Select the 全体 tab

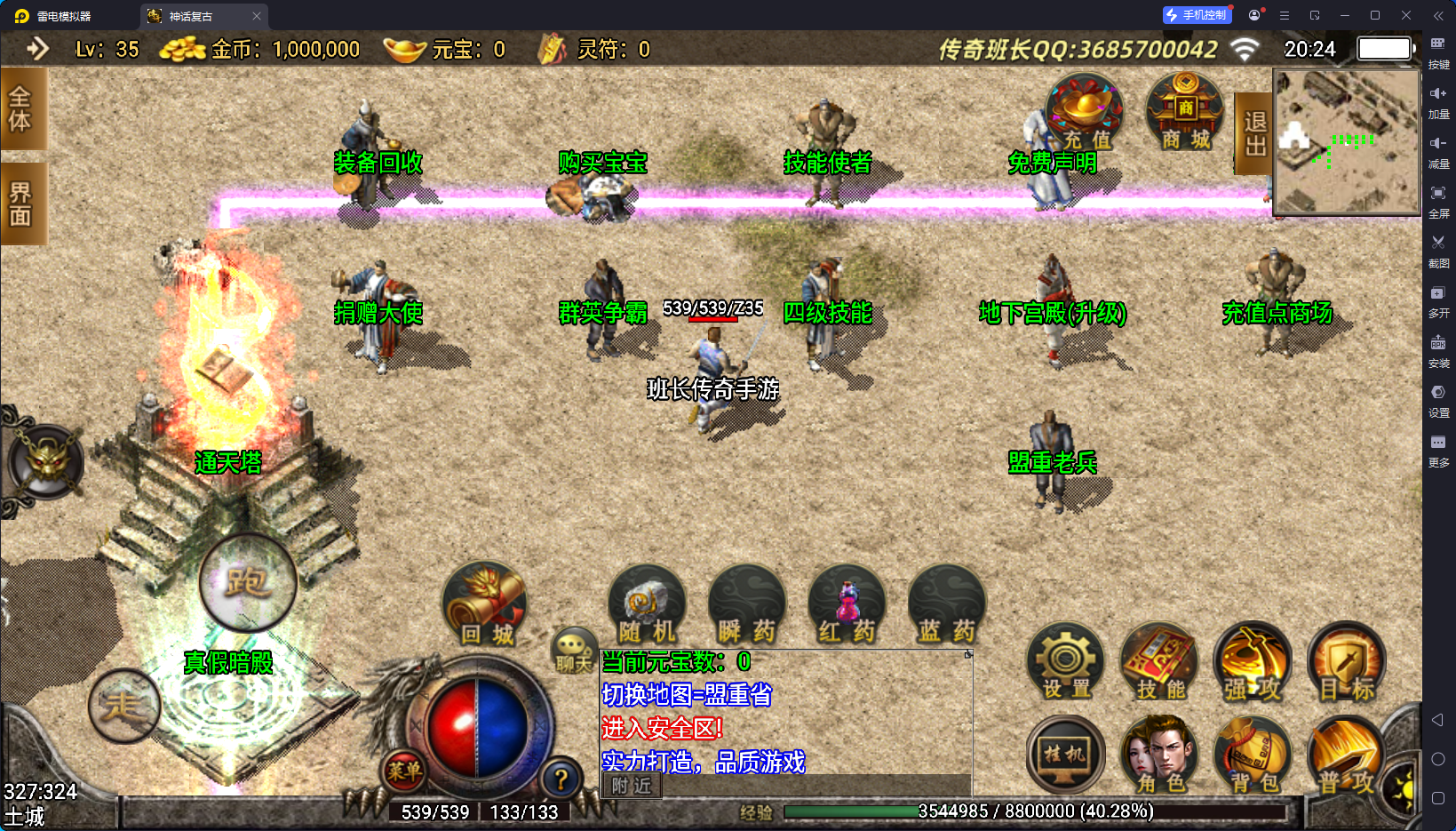tap(20, 108)
